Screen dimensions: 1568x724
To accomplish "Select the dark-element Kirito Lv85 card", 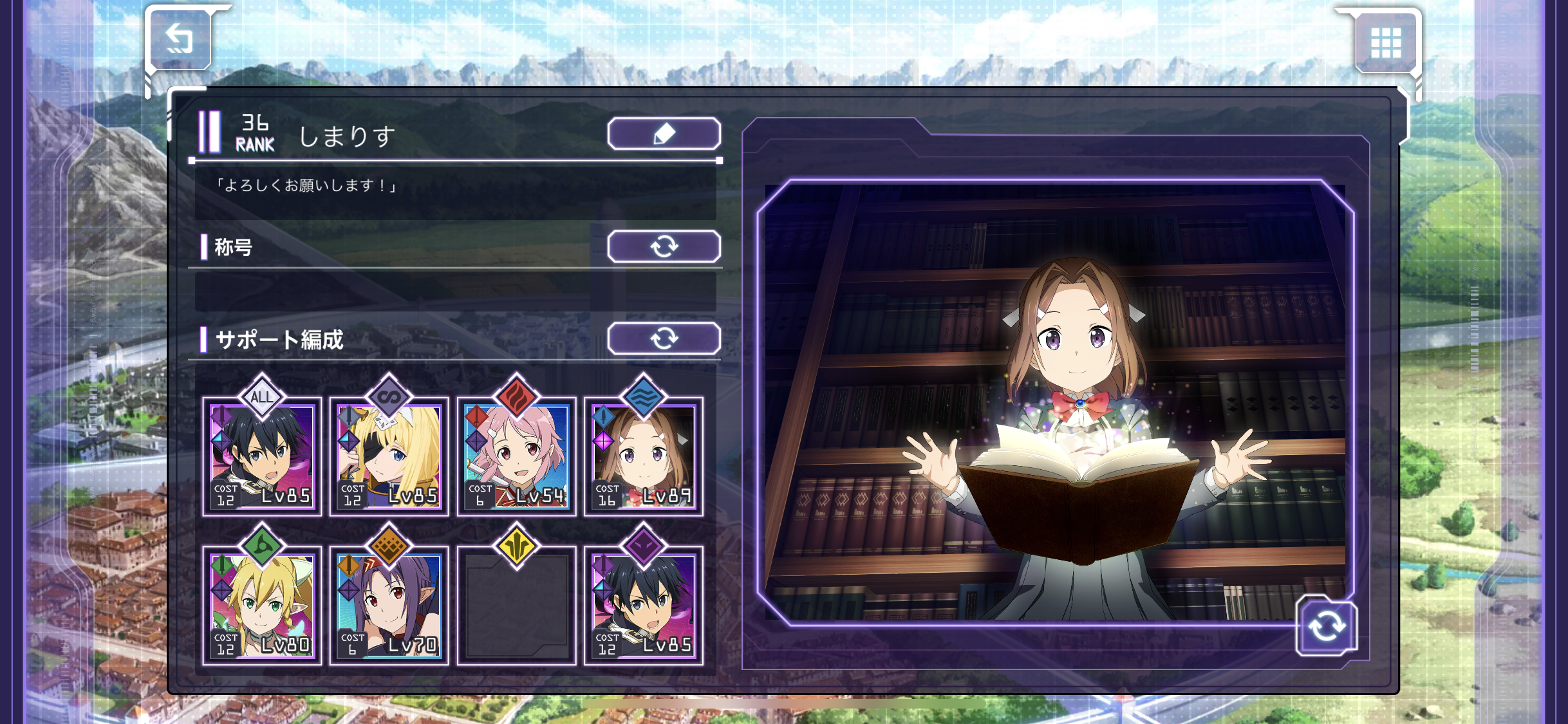I will pyautogui.click(x=643, y=606).
